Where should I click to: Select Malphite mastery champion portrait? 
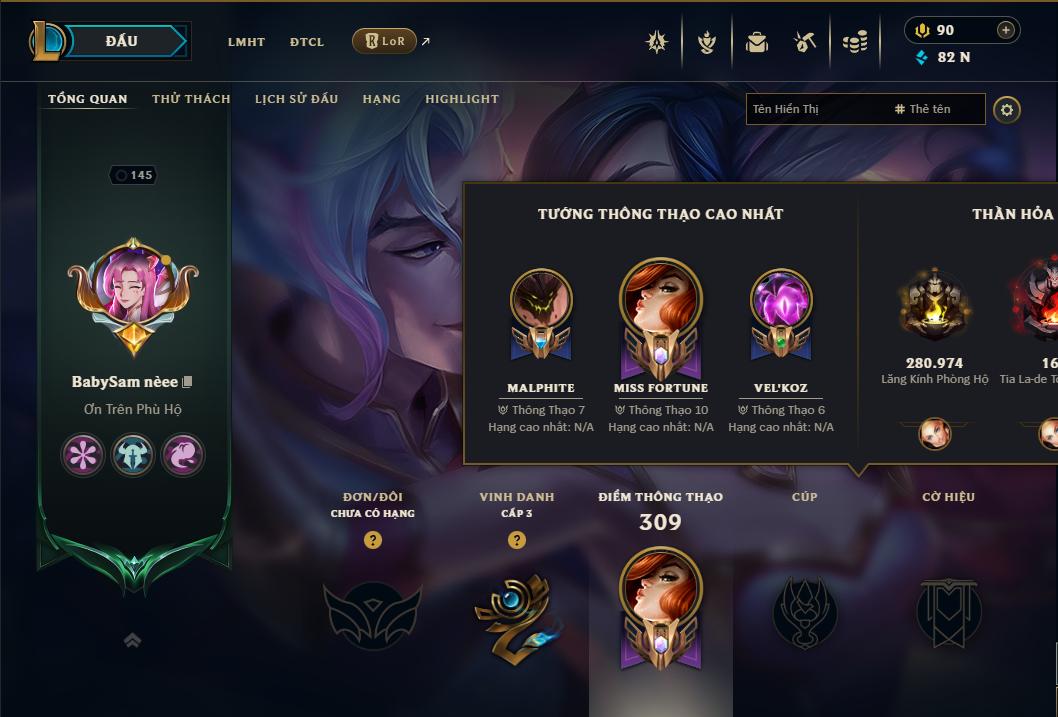pyautogui.click(x=541, y=305)
